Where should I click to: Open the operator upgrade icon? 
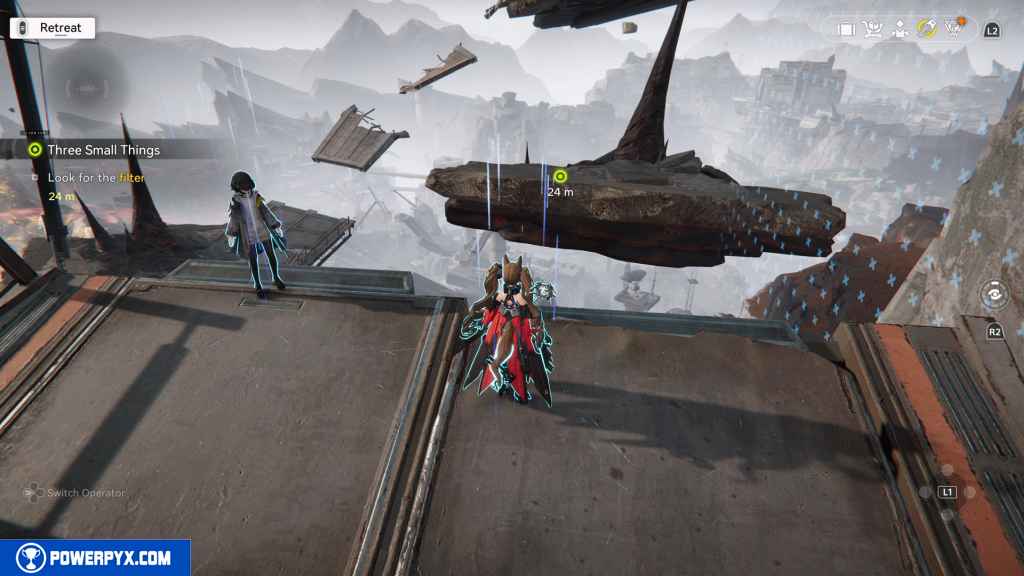(x=899, y=30)
